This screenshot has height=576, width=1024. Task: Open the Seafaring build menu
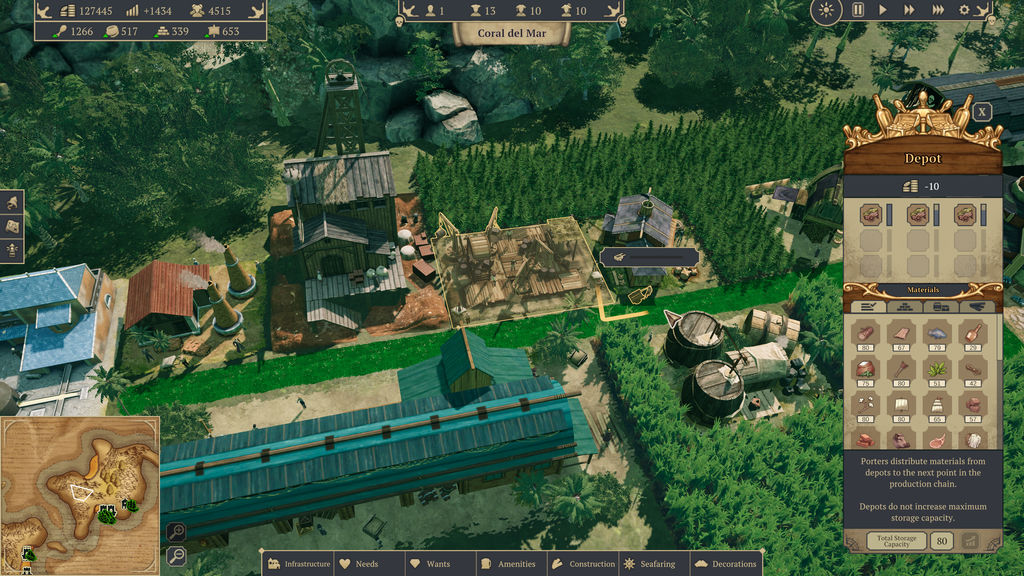click(650, 564)
